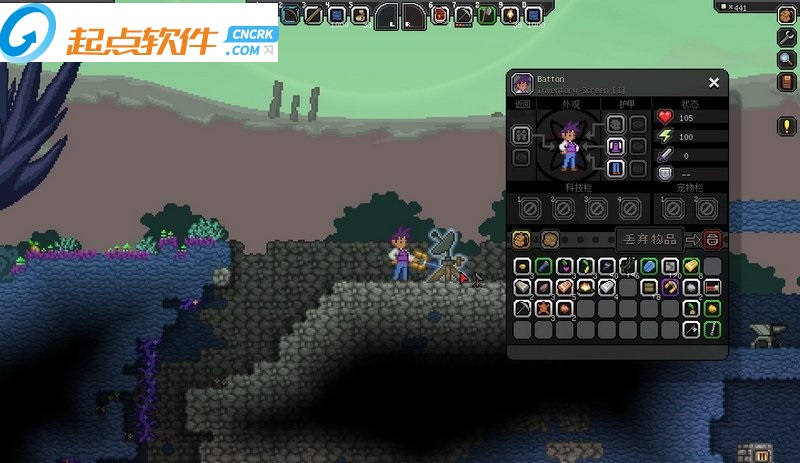Viewport: 800px width, 463px height.
Task: Click the left hand L slot
Action: click(x=390, y=16)
